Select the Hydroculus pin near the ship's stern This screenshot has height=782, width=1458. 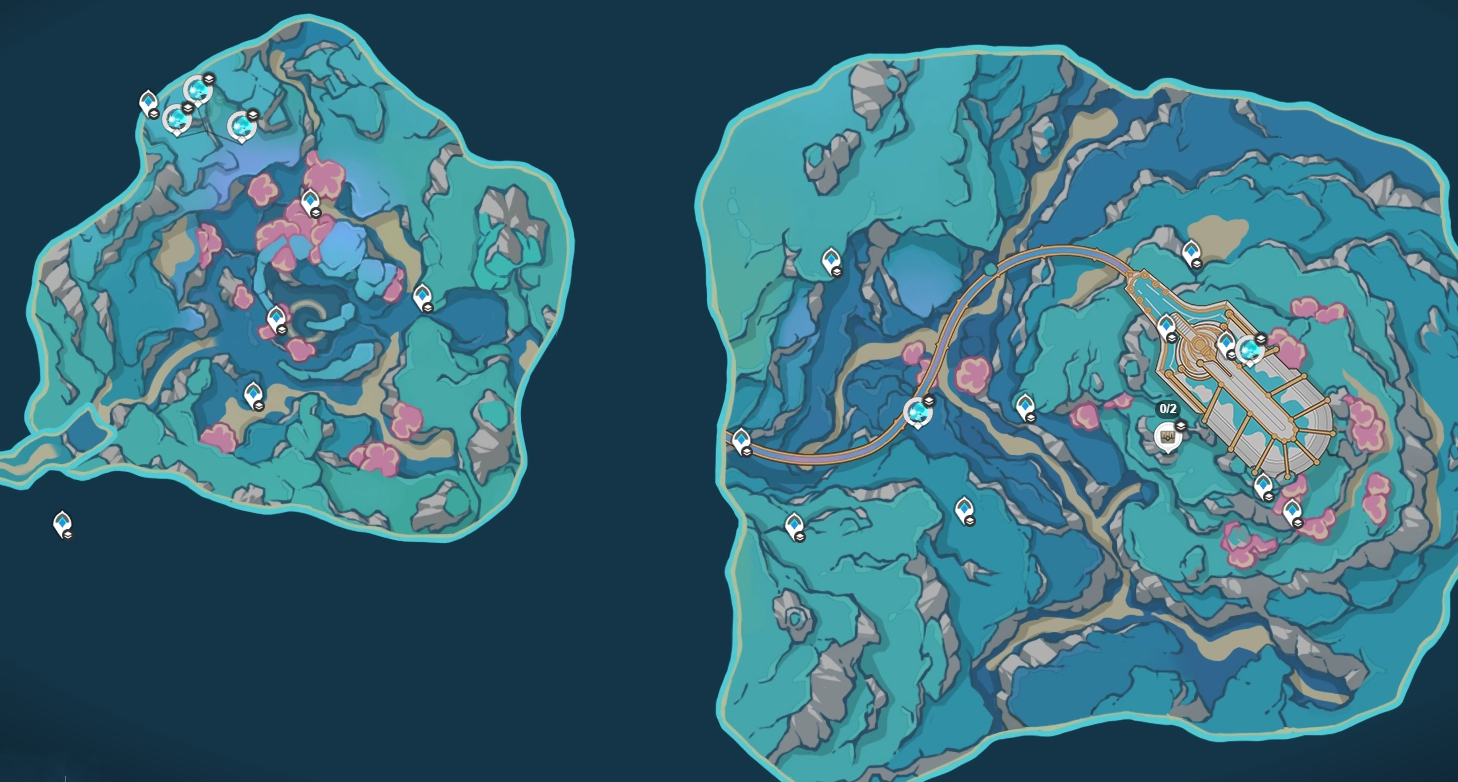coord(1263,484)
